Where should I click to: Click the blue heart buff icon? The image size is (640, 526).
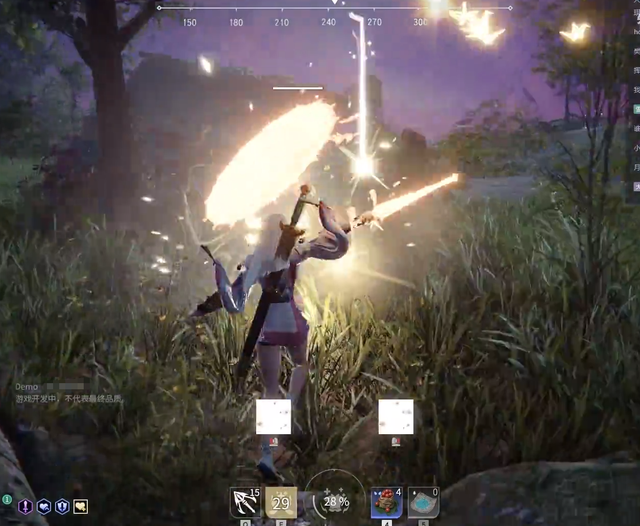pos(44,507)
